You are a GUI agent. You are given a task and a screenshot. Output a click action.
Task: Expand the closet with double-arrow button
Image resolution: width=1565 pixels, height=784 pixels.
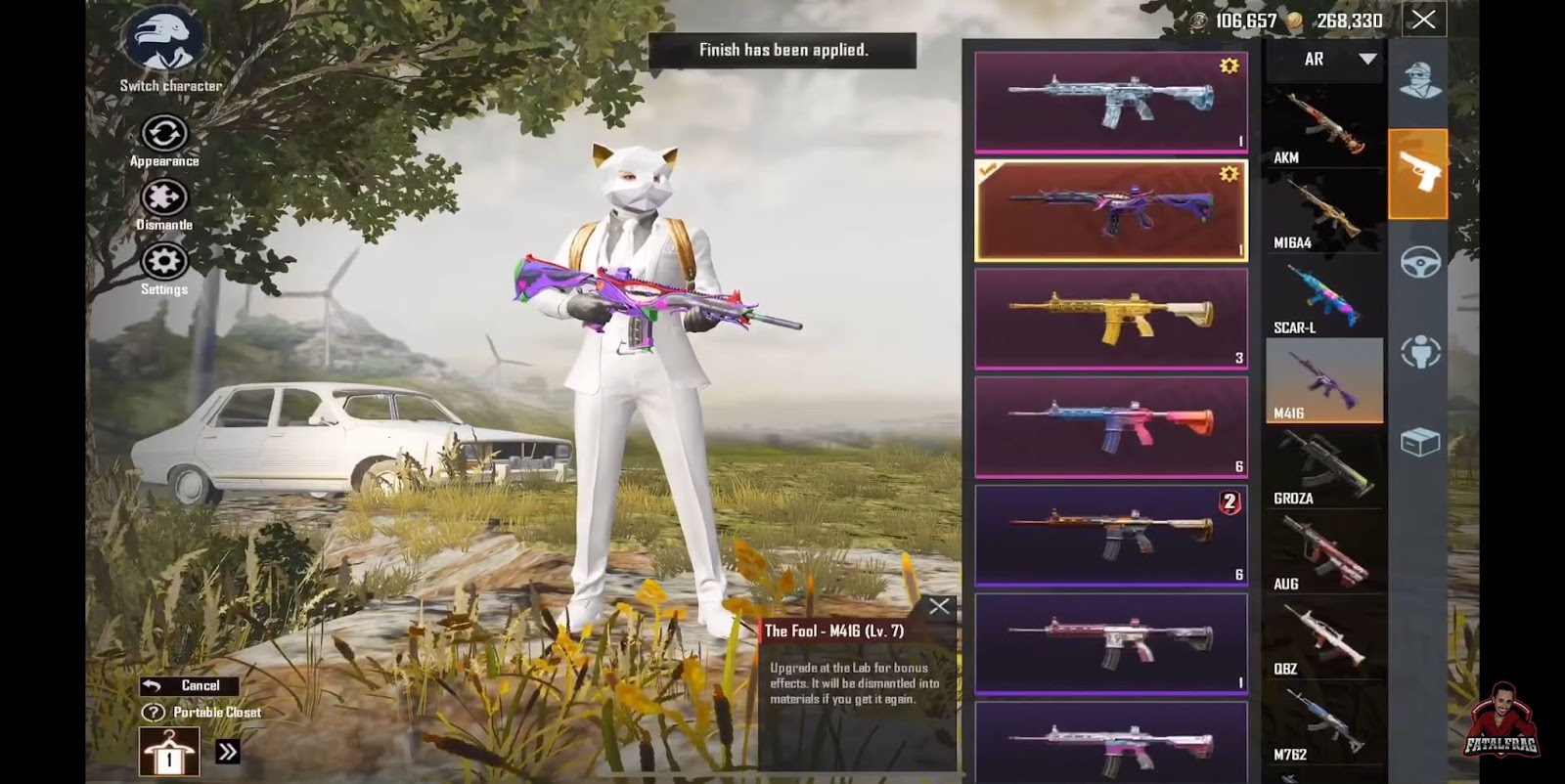tap(227, 752)
